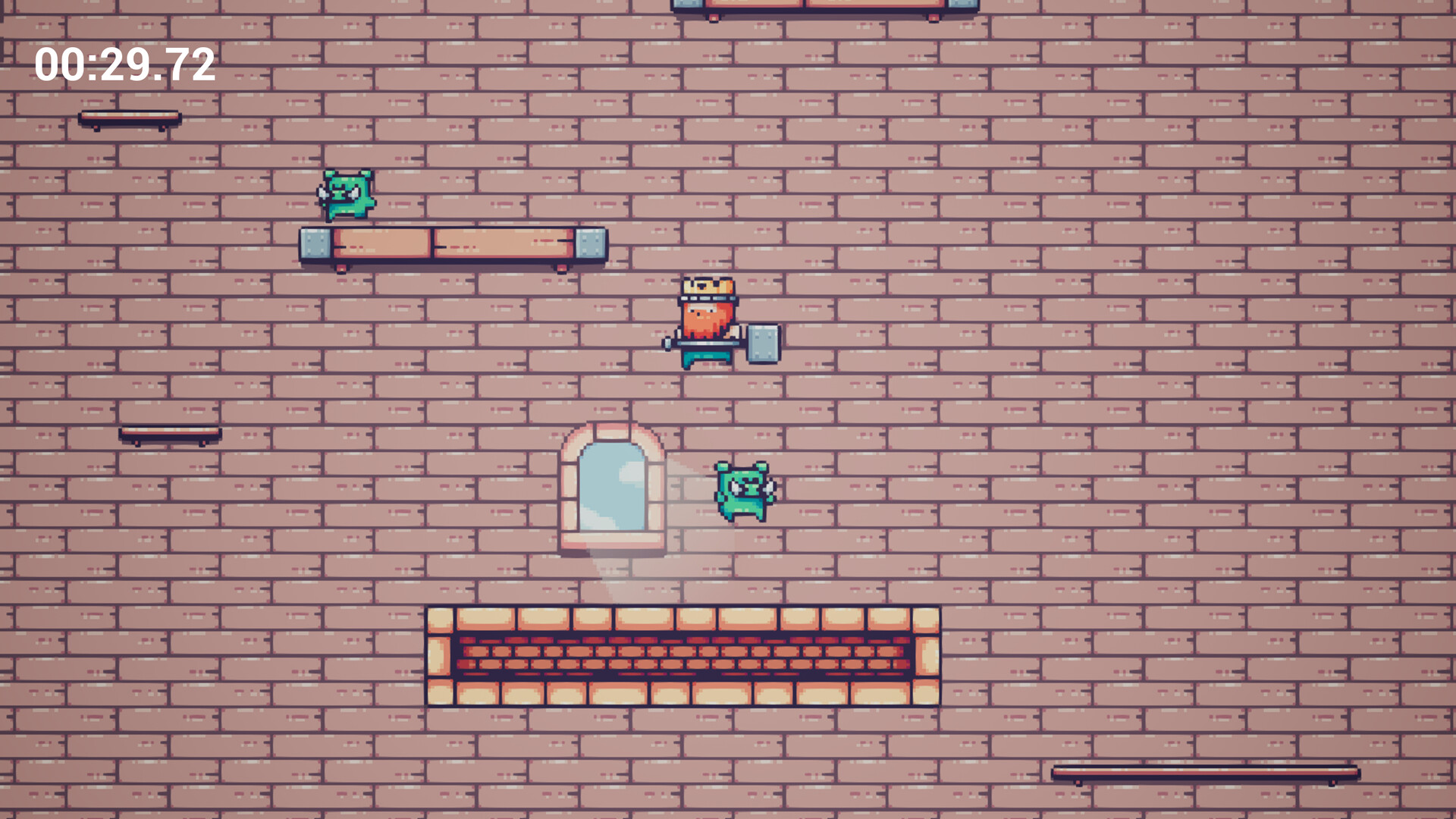Click the long wooden platform with metal ends
This screenshot has width=1456, height=819.
pos(455,244)
